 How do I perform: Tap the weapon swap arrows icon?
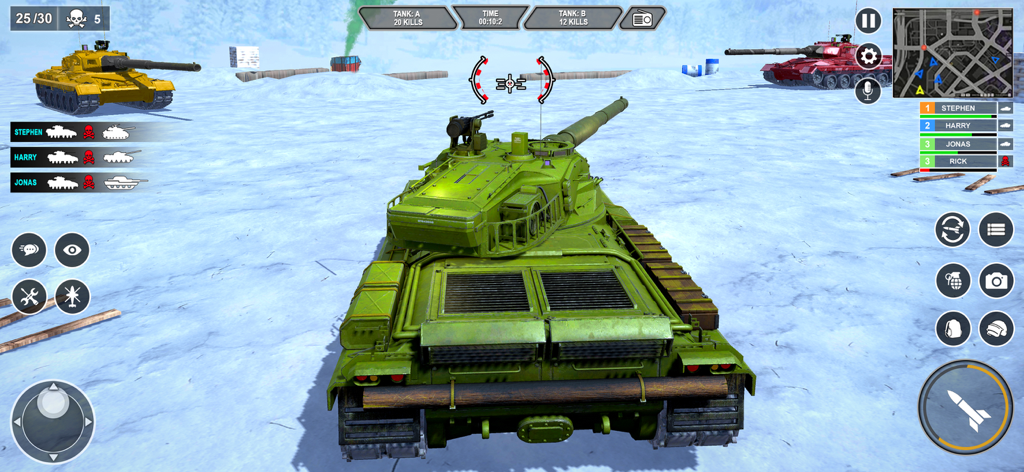point(953,230)
